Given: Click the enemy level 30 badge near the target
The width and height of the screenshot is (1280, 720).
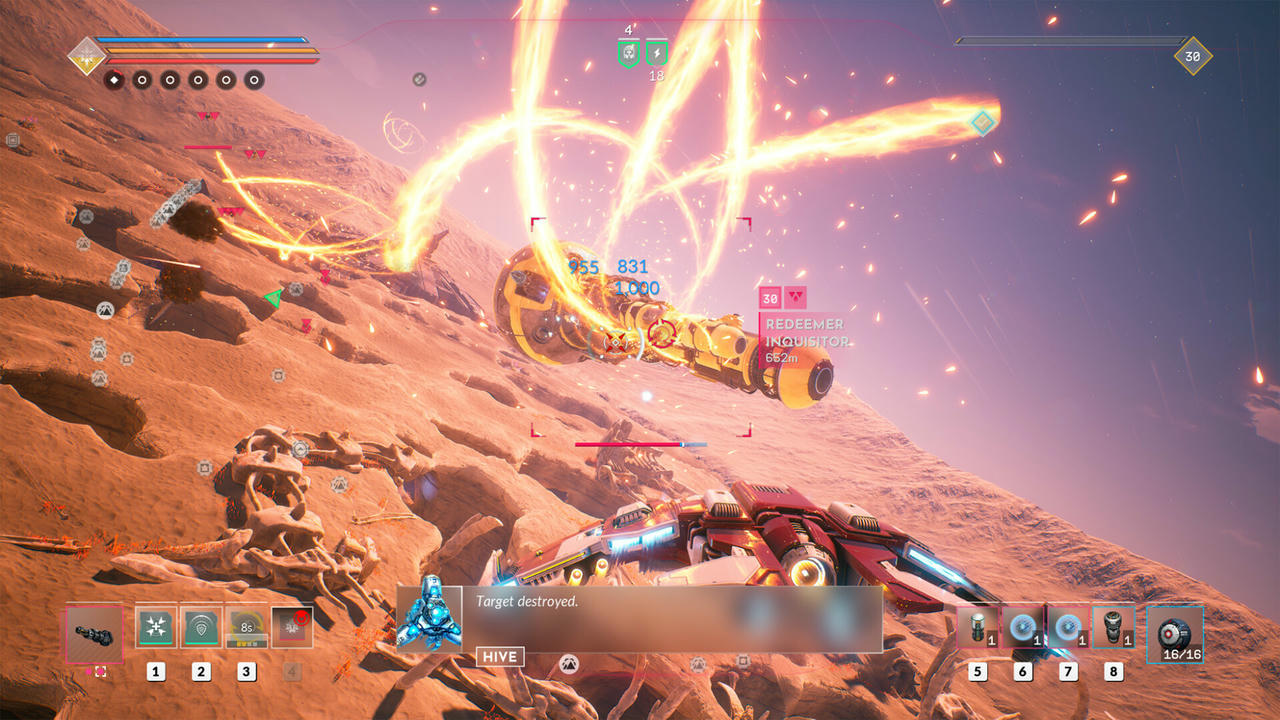Looking at the screenshot, I should [x=770, y=296].
